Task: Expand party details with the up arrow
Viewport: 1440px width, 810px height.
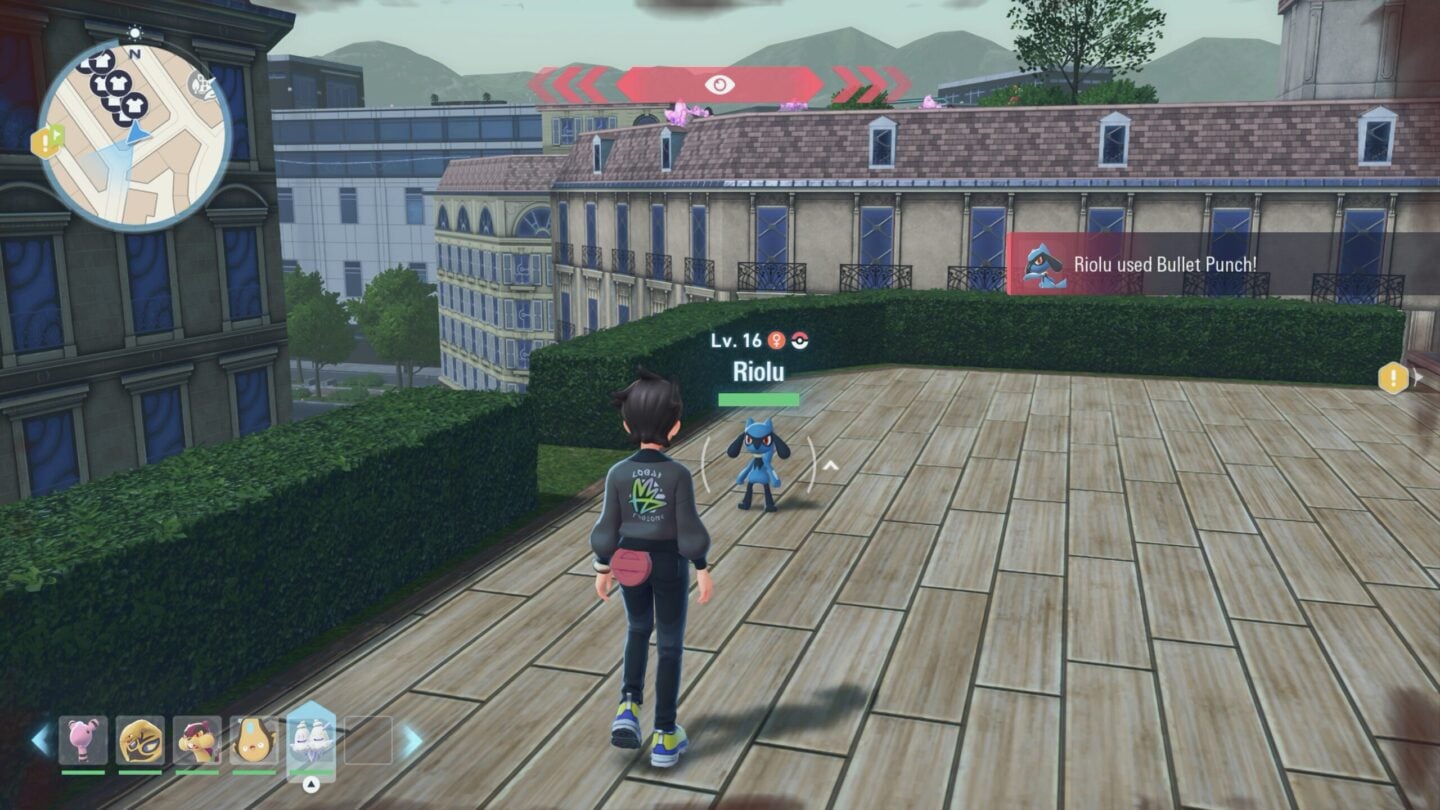Action: (311, 782)
